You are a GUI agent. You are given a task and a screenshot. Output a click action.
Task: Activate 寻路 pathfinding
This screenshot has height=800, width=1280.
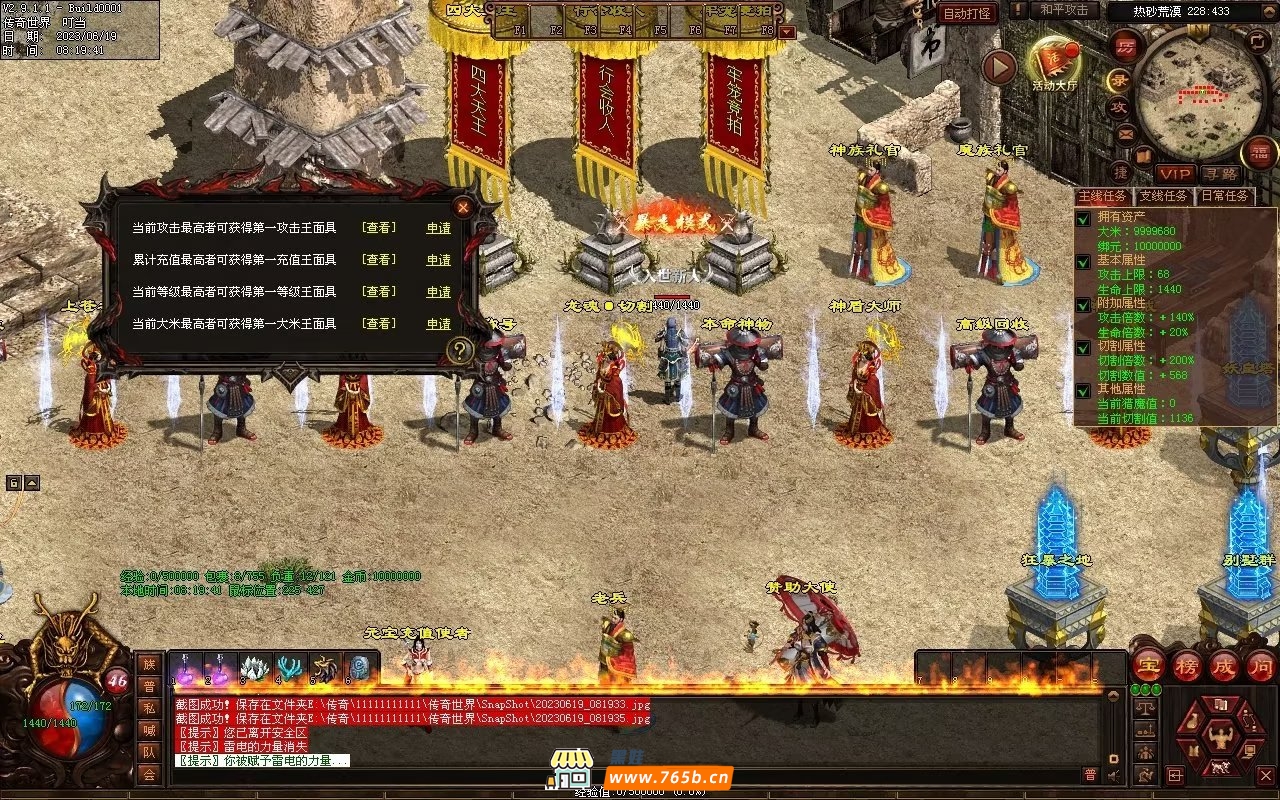[x=1218, y=174]
